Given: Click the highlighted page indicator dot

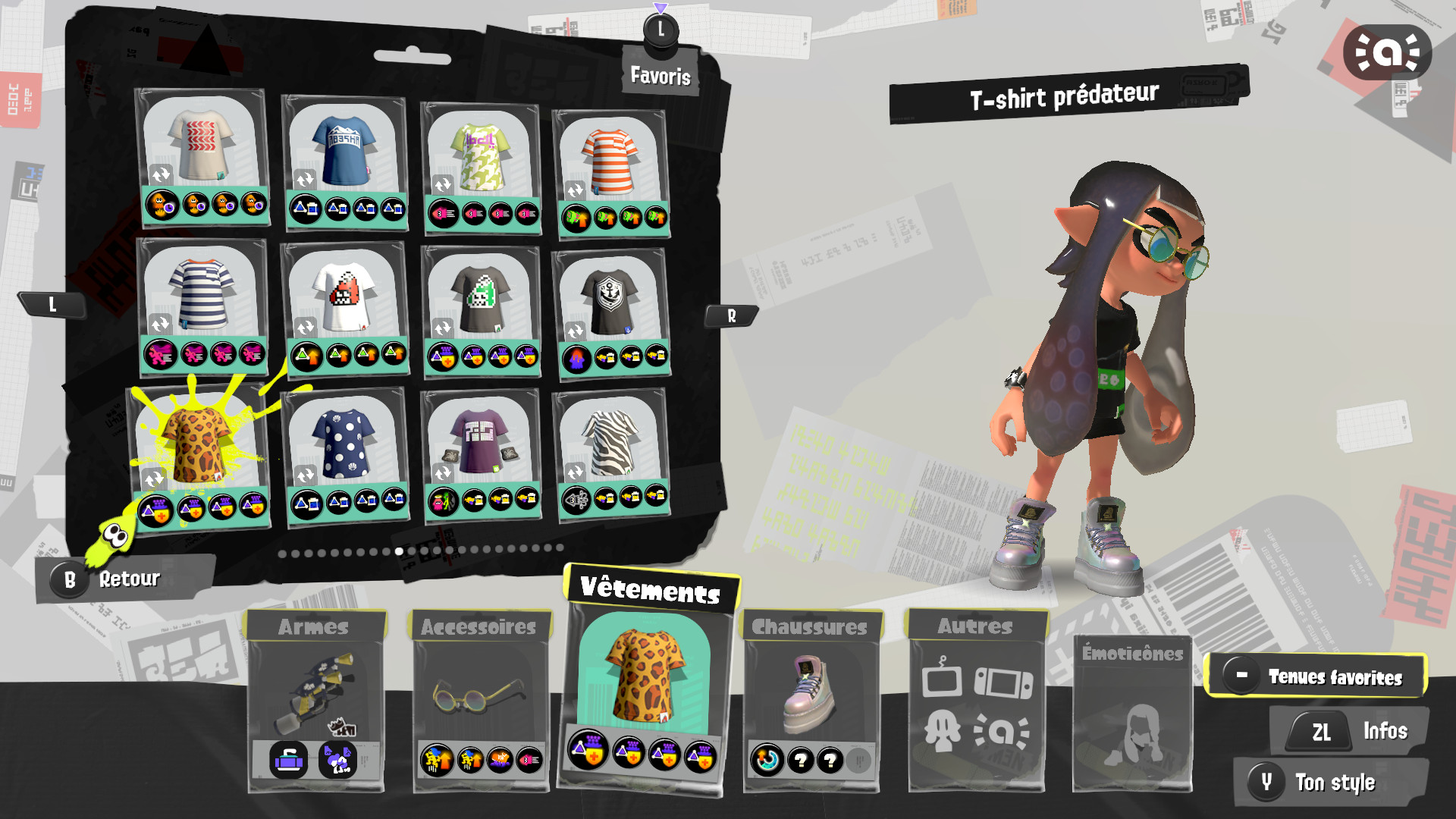Looking at the screenshot, I should pyautogui.click(x=400, y=551).
